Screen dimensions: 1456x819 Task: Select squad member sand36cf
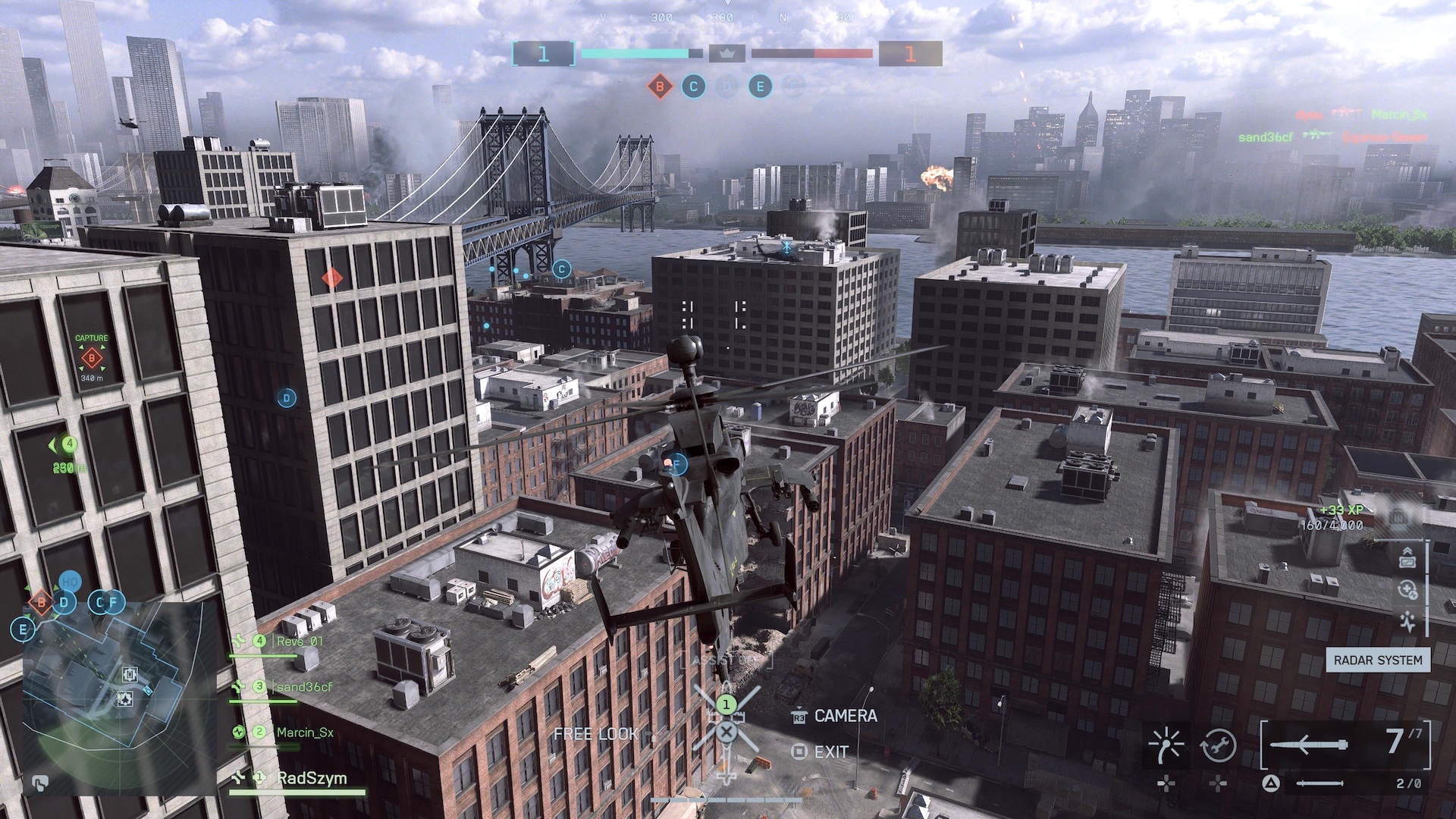(303, 687)
